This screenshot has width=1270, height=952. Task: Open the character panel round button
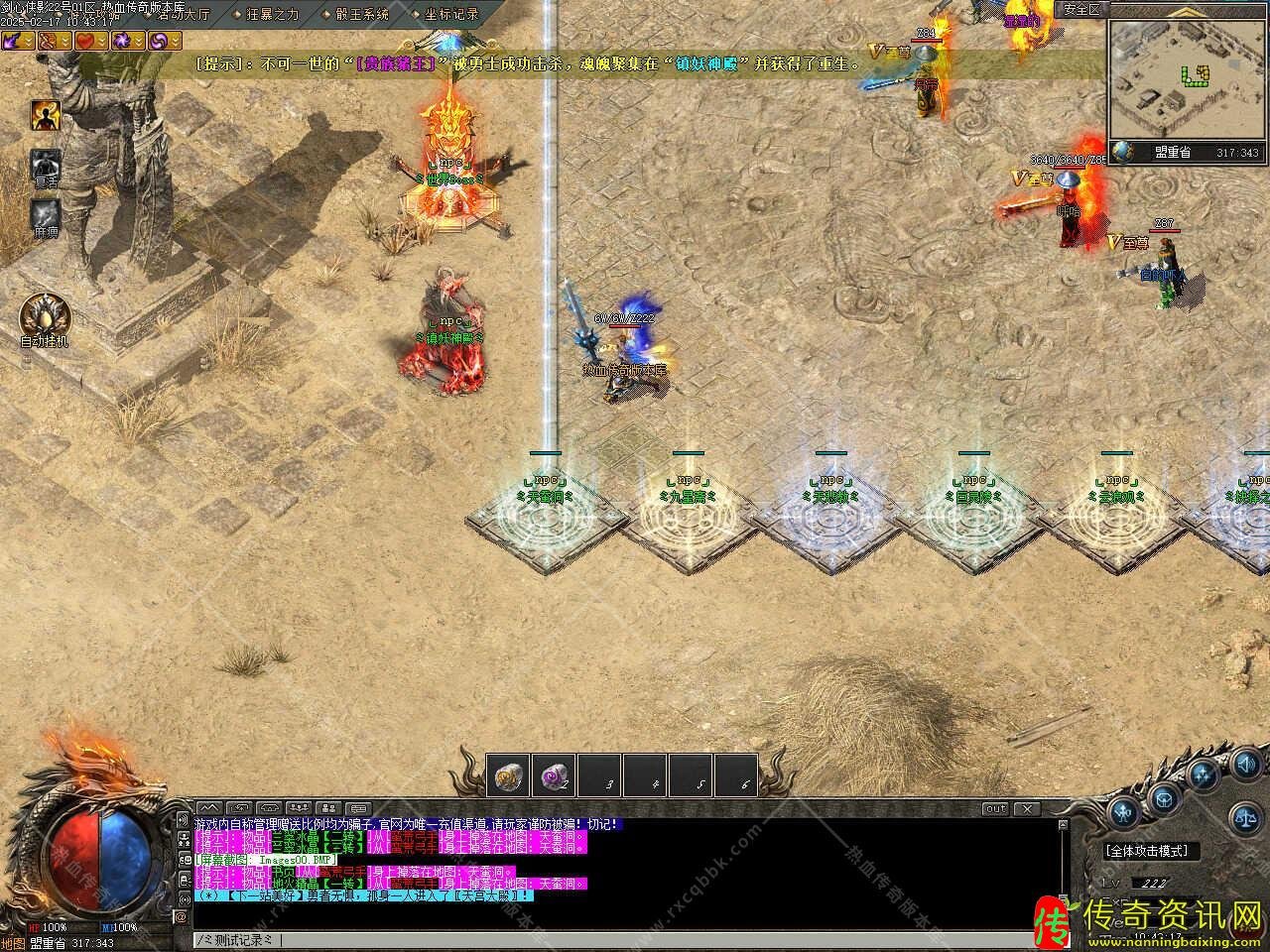click(x=1124, y=812)
